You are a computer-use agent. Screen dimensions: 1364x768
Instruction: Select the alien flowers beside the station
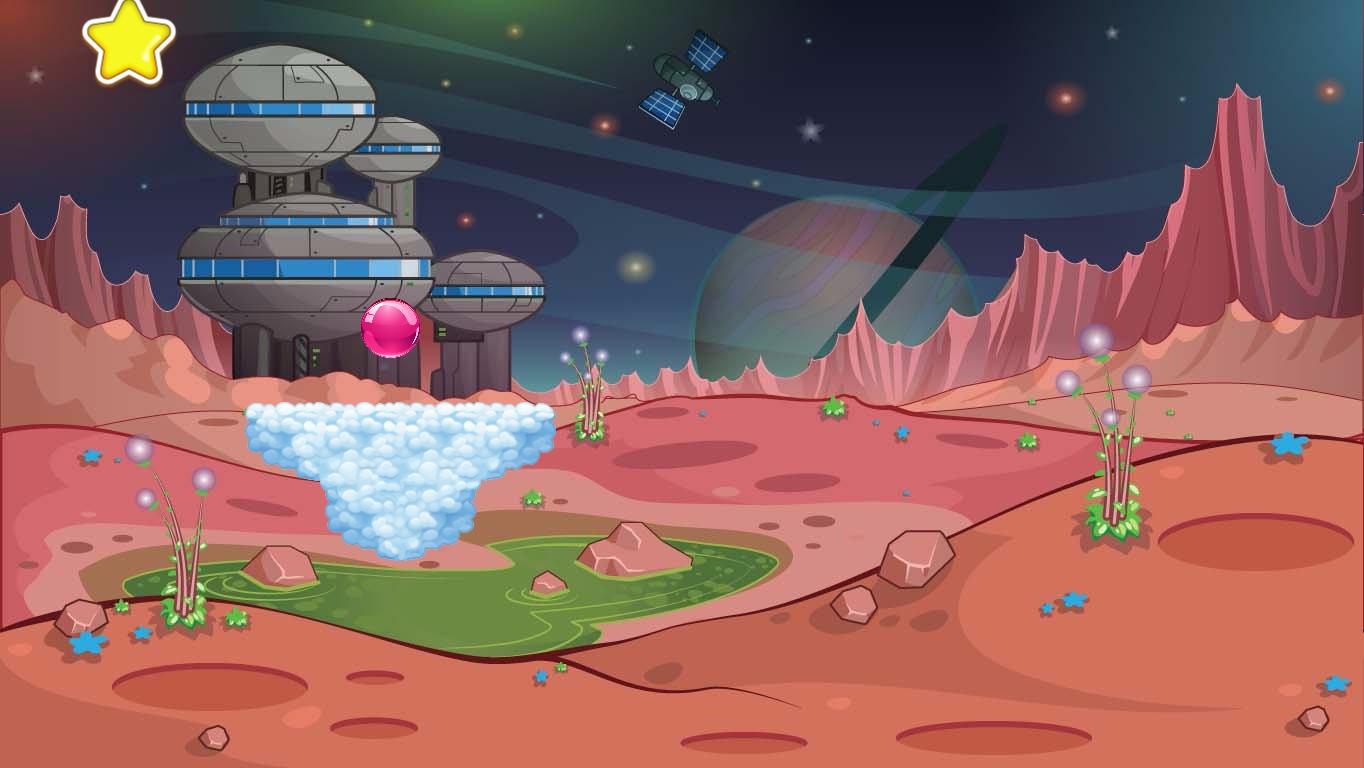coord(590,390)
